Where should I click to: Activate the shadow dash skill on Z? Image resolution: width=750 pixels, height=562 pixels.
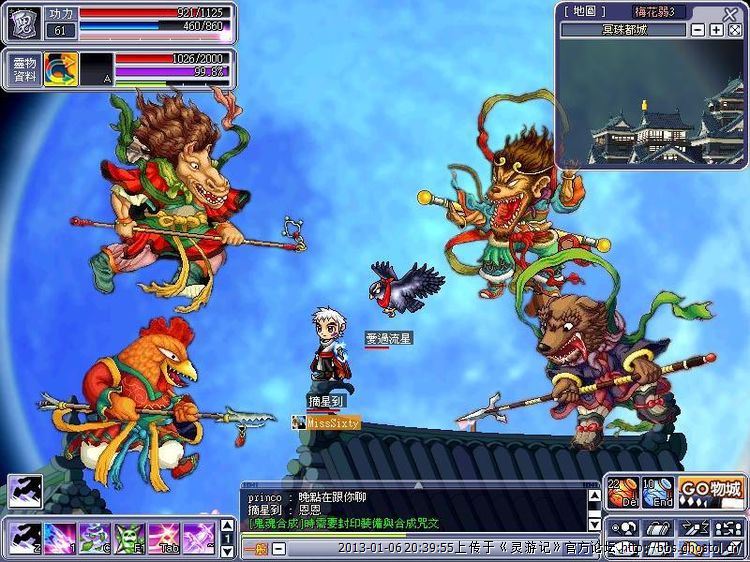coord(25,536)
